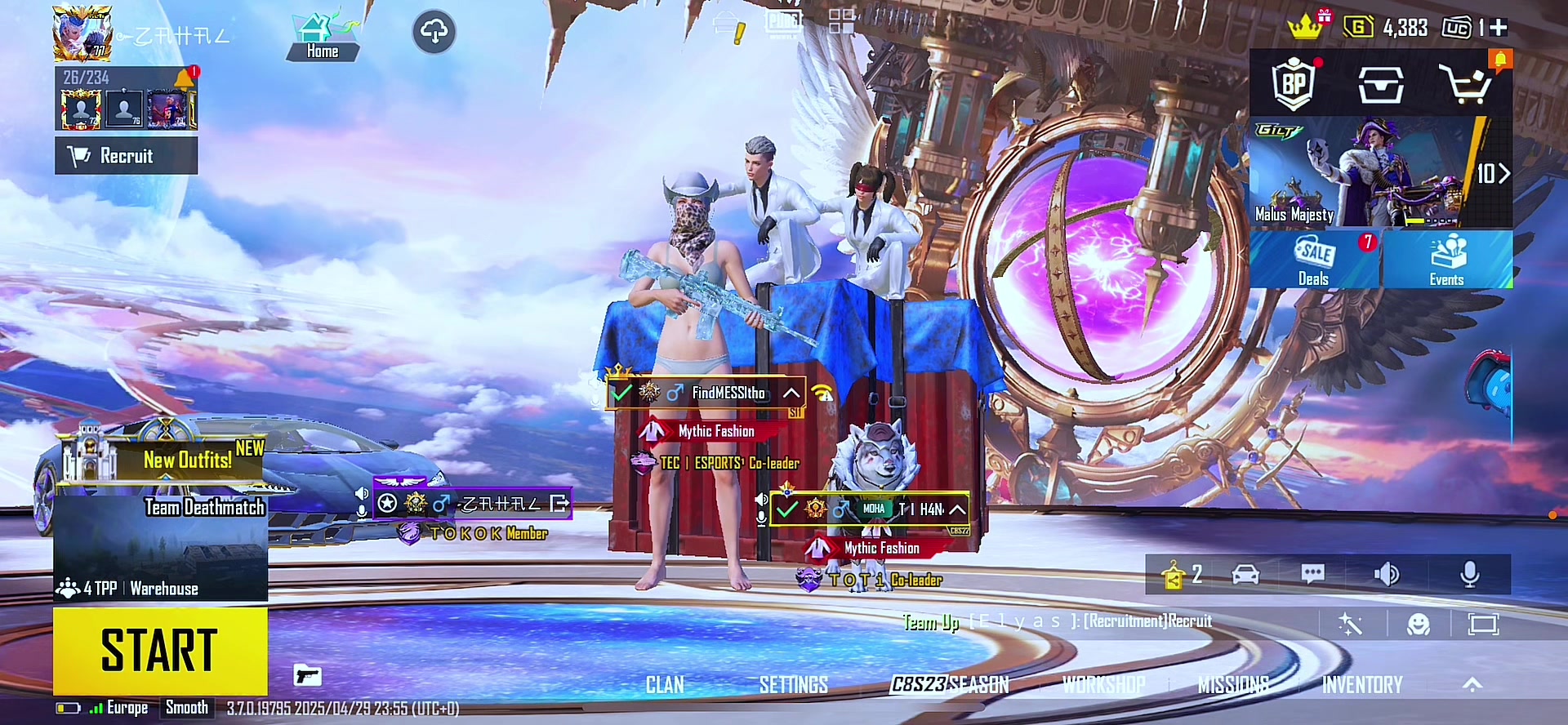Viewport: 1568px width, 725px height.
Task: Open the SETTINGS menu
Action: click(x=793, y=685)
